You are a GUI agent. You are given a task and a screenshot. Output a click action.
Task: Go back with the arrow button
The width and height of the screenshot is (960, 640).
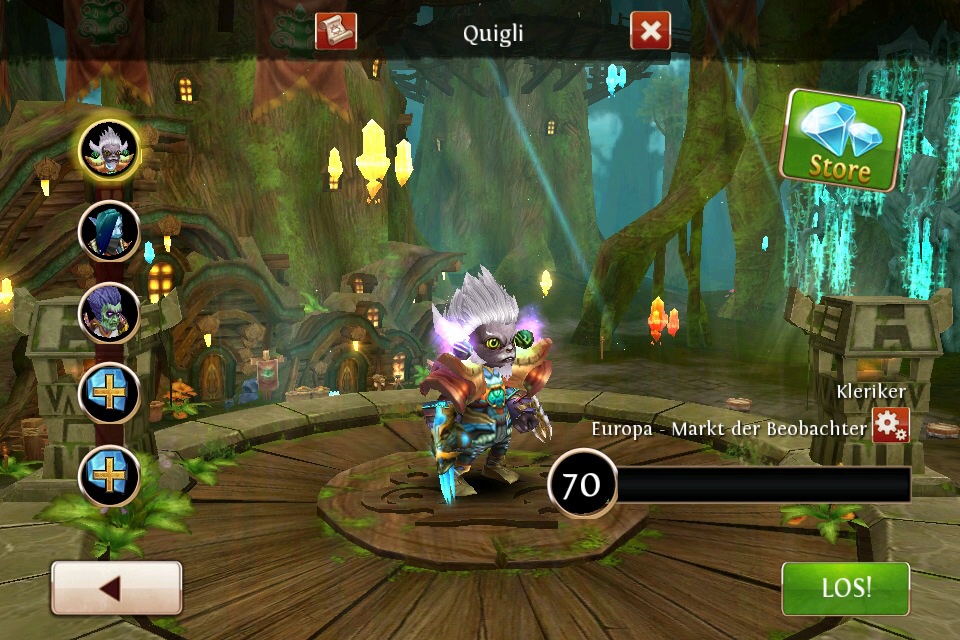[116, 588]
